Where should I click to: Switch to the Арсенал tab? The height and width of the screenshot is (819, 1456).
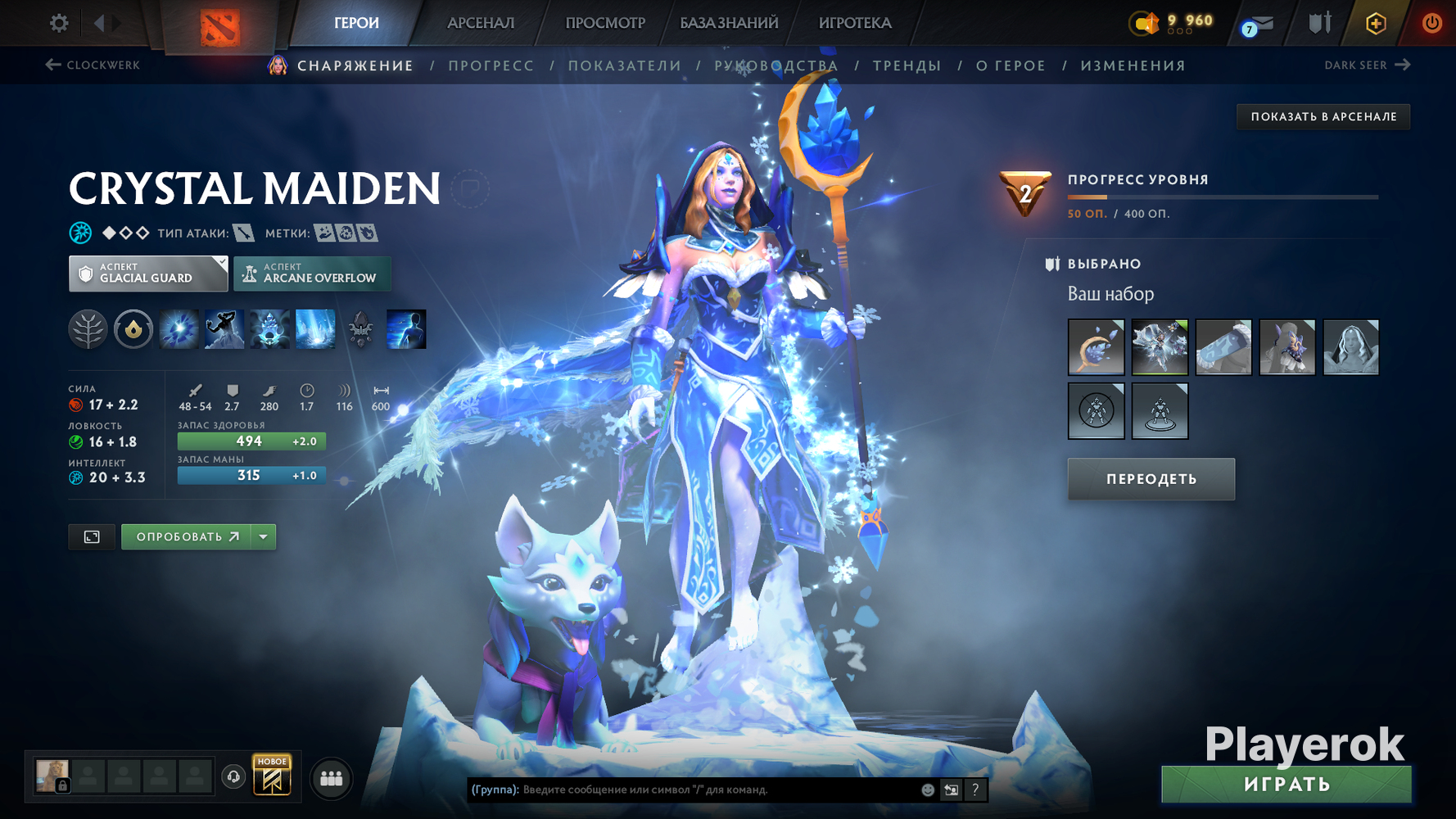pos(481,23)
